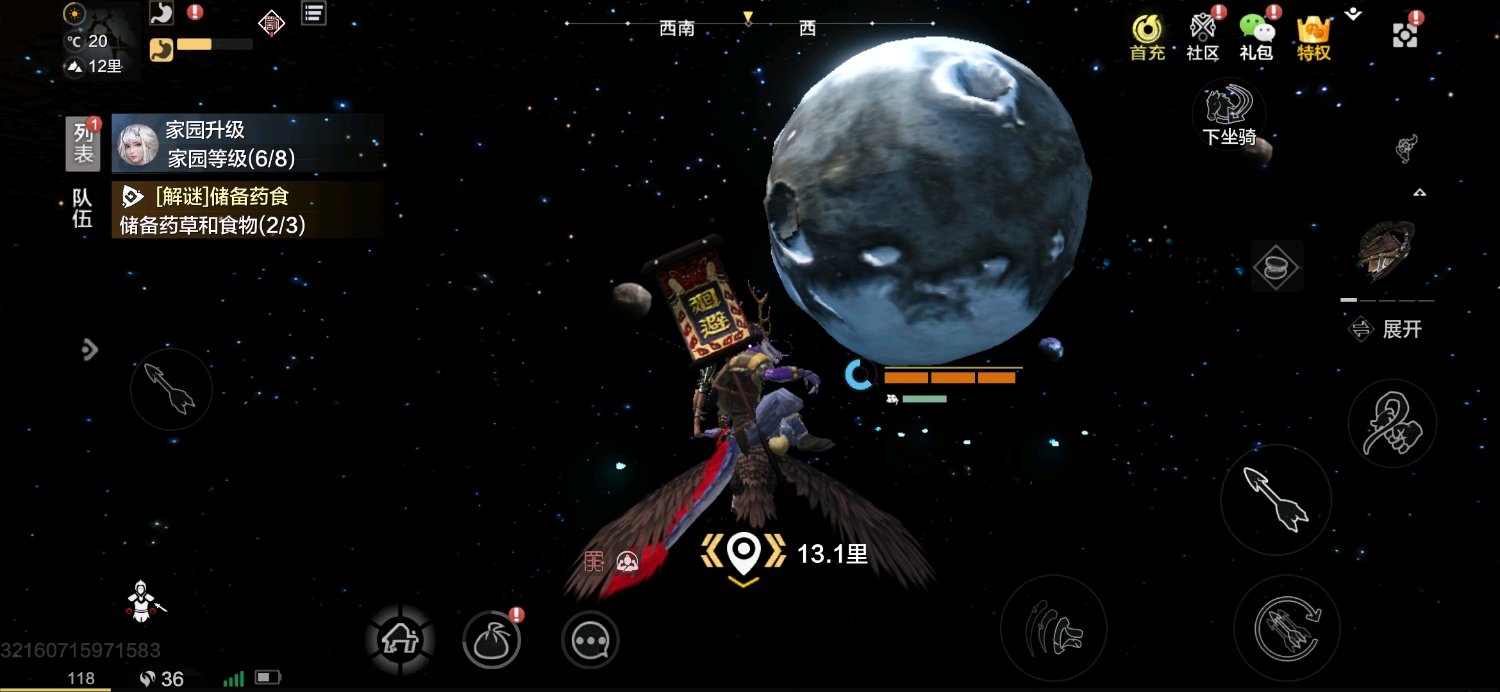The height and width of the screenshot is (692, 1500).
Task: Open the bag inventory
Action: pos(491,639)
